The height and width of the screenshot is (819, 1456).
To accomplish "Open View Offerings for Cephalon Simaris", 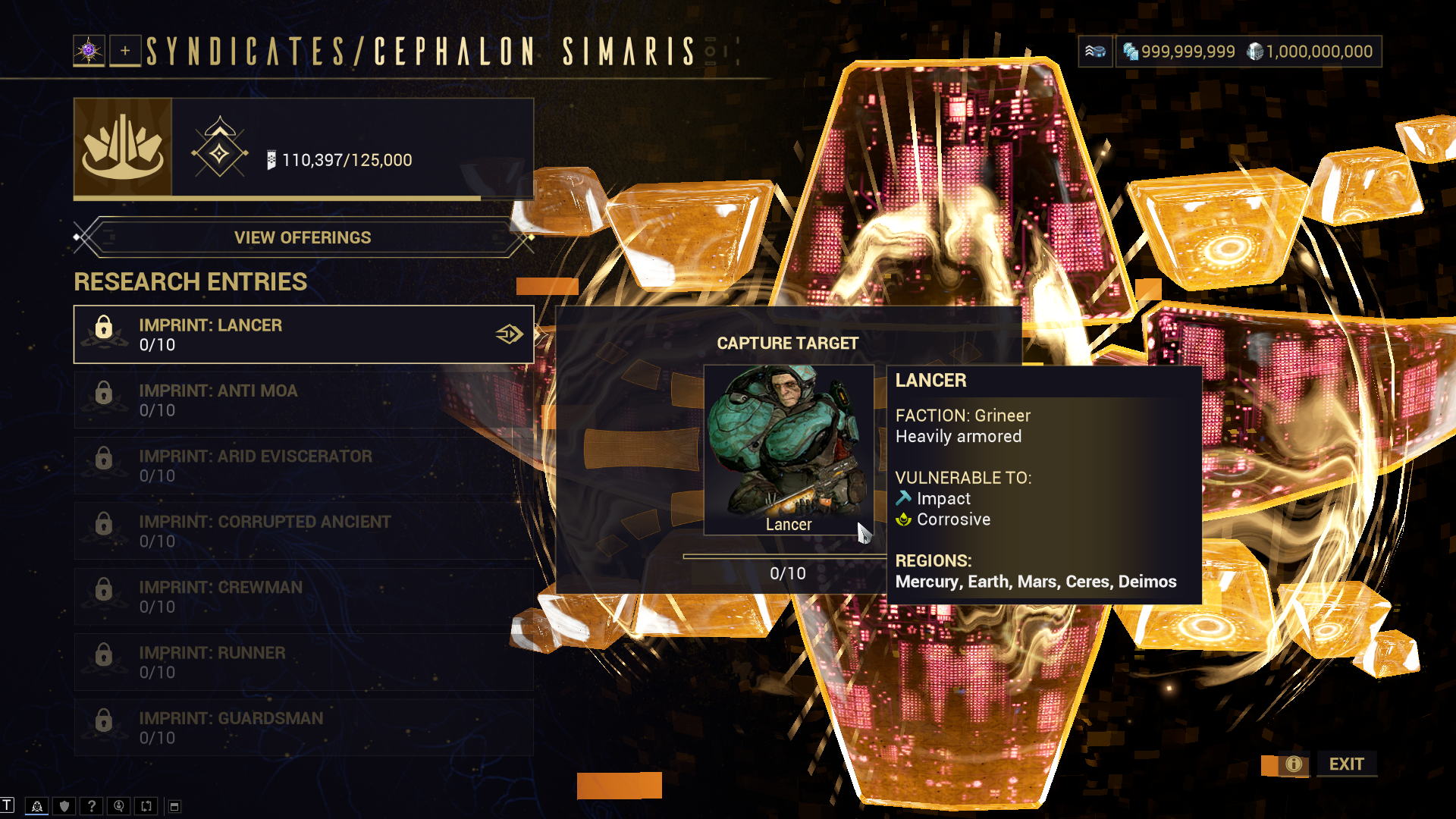I will coord(303,237).
